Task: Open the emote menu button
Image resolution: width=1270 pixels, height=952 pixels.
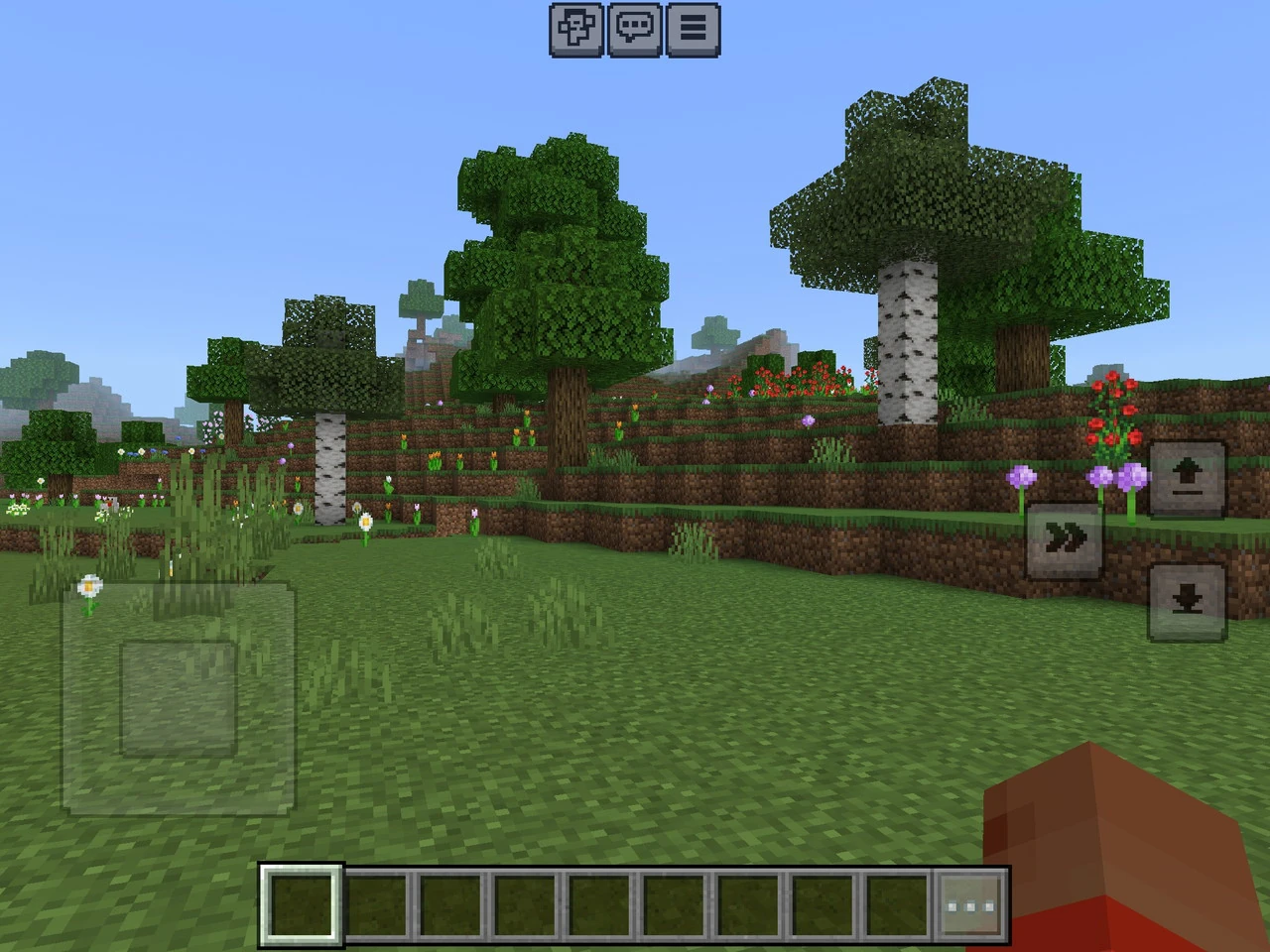Action: (576, 28)
